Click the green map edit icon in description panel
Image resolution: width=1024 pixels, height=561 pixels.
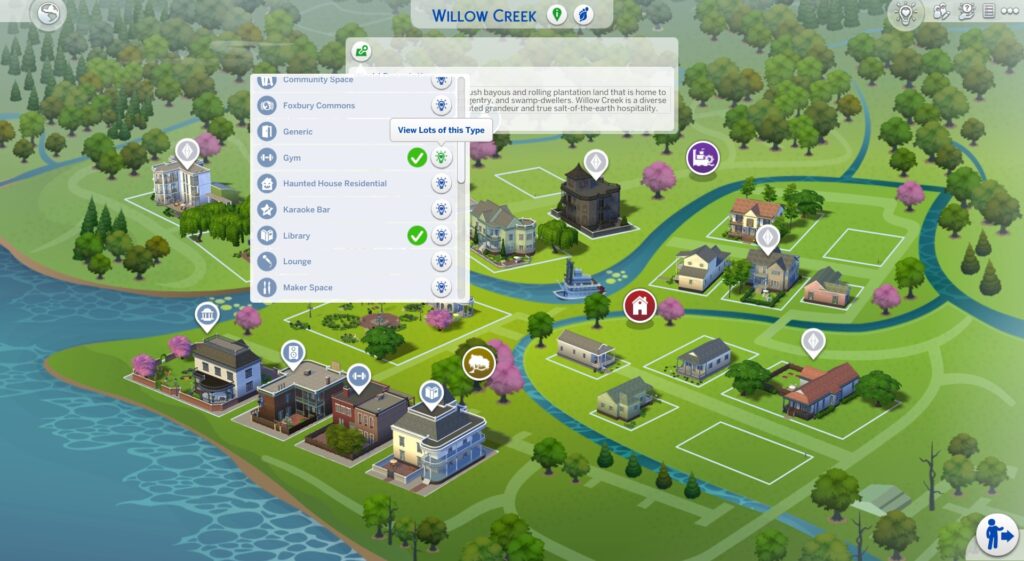361,52
